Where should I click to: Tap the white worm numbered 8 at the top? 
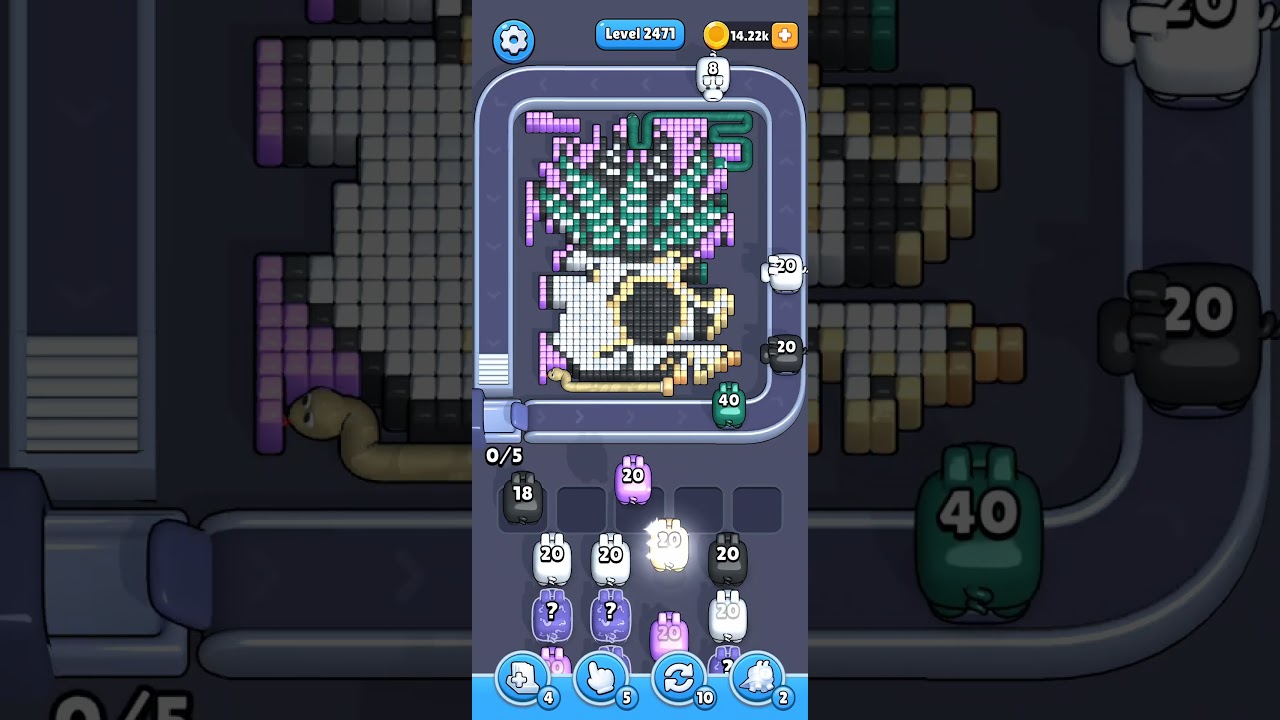712,78
